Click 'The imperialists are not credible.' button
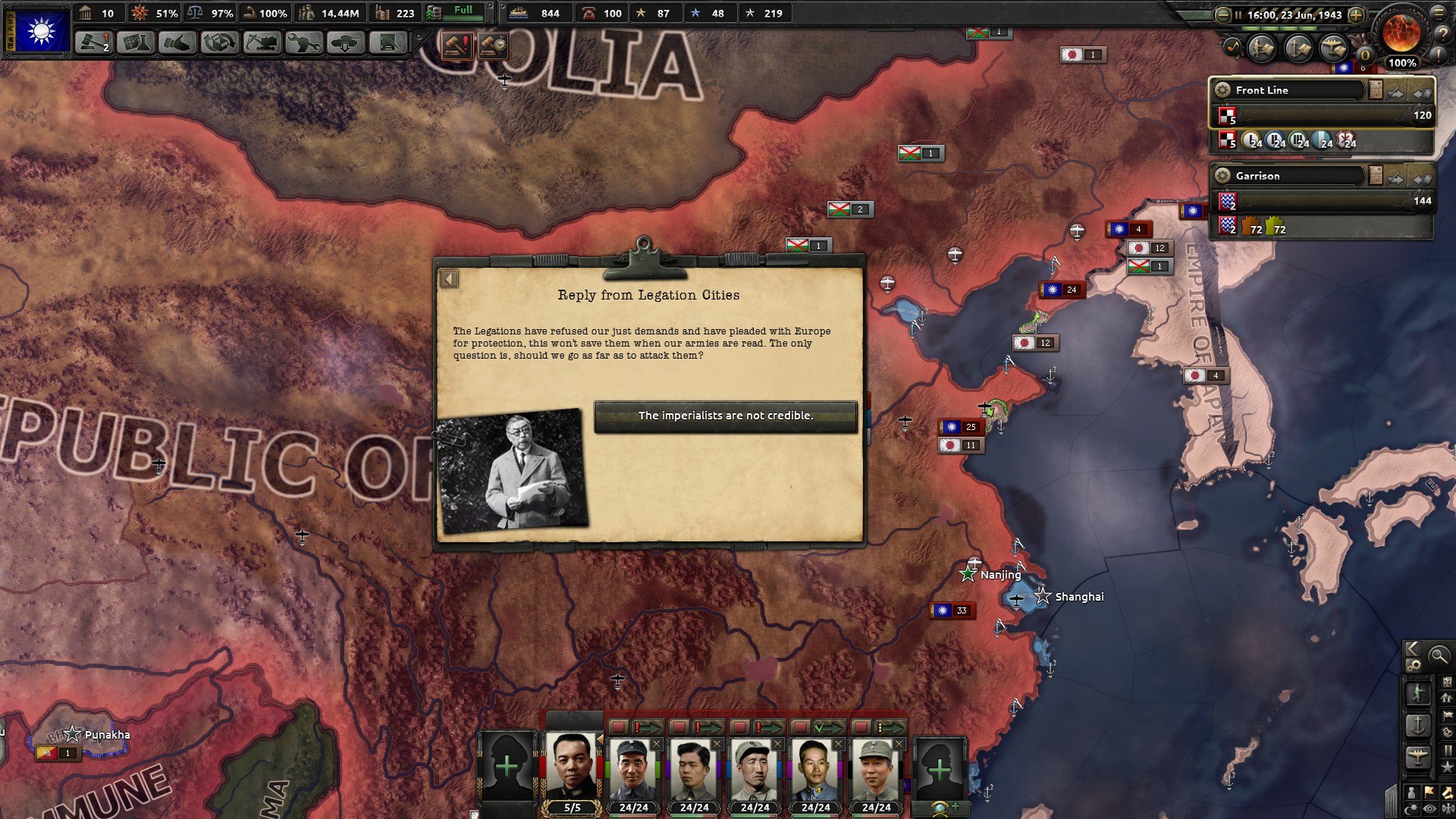 [725, 415]
